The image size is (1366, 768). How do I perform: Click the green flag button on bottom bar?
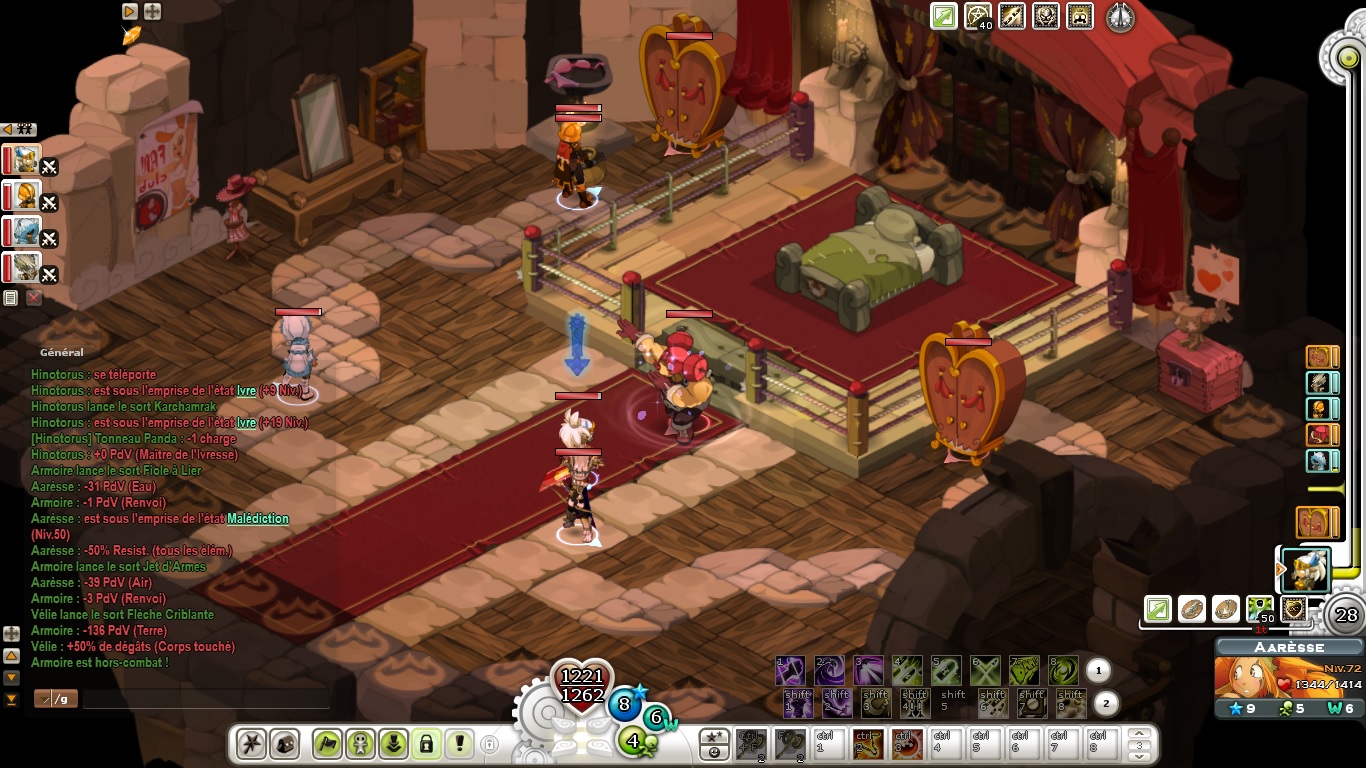[x=327, y=744]
